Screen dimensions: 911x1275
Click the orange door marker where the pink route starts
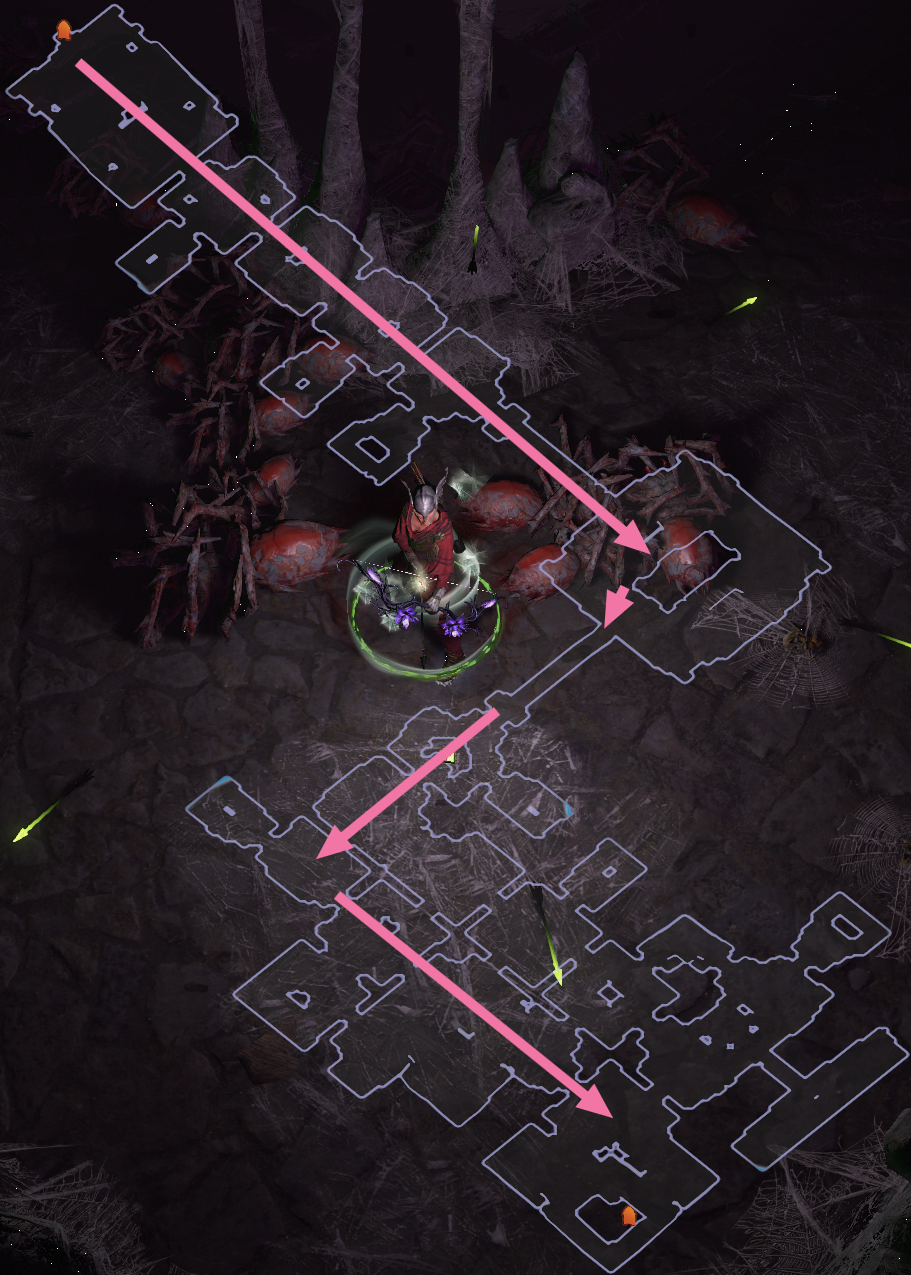64,30
